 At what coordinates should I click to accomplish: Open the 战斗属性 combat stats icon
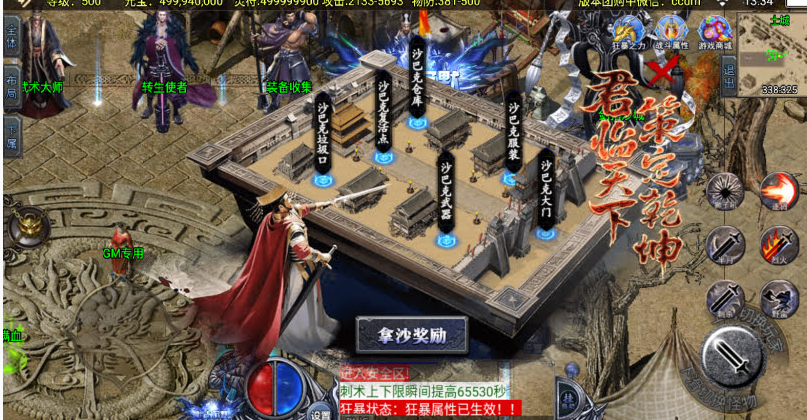[x=672, y=32]
